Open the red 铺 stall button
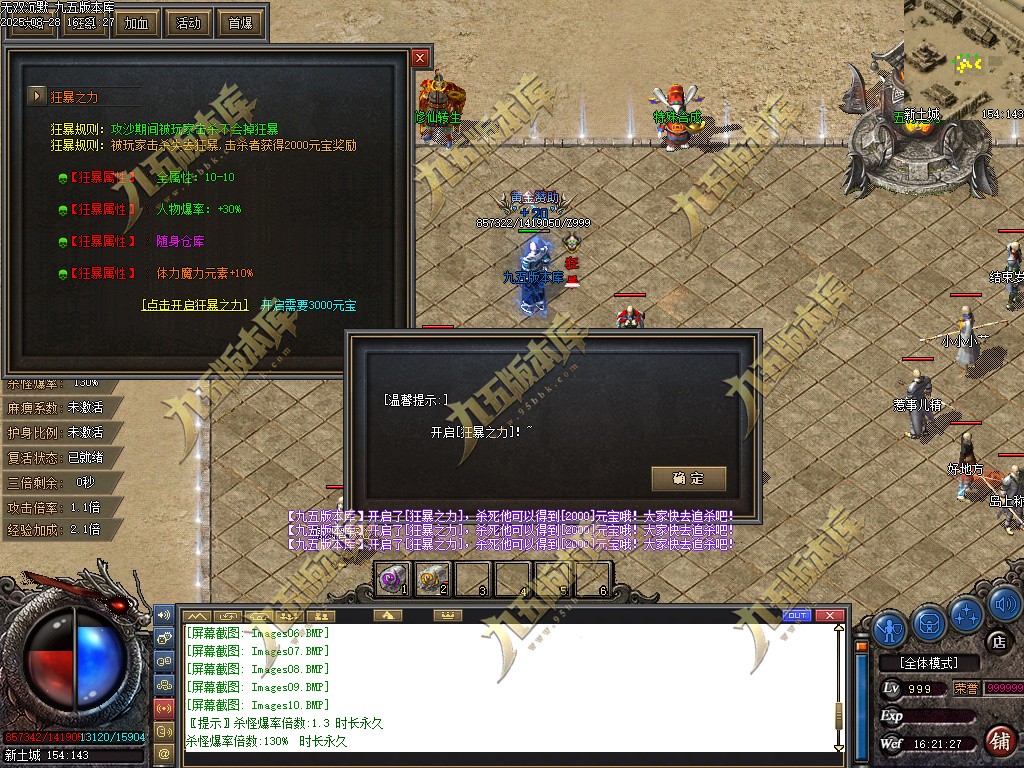The height and width of the screenshot is (768, 1024). [998, 741]
